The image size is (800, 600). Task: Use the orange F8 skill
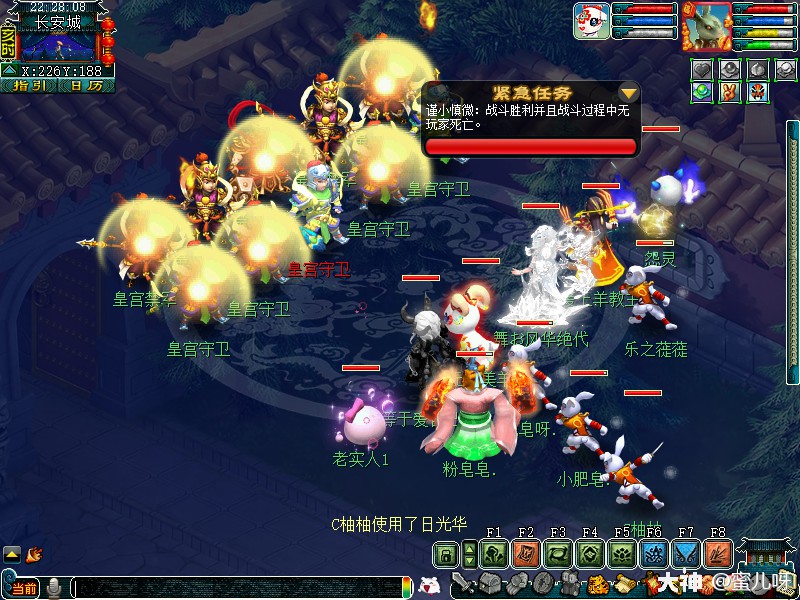[x=717, y=553]
